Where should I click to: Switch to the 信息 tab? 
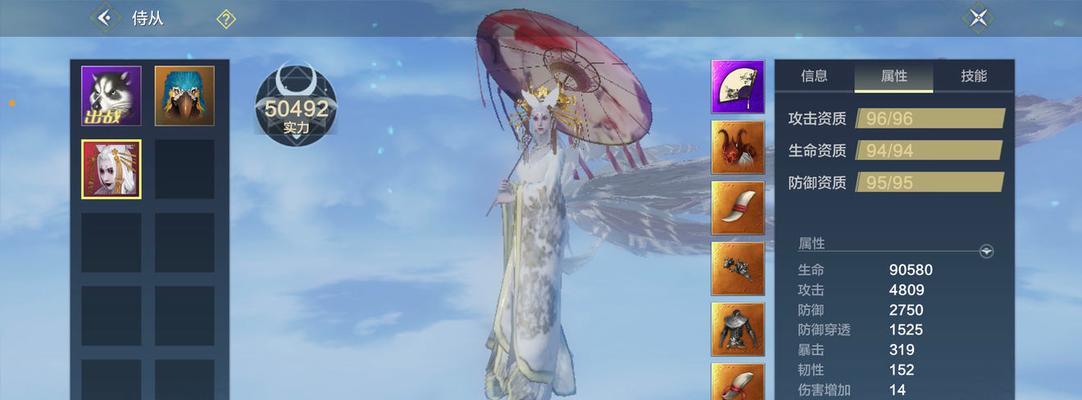[814, 76]
